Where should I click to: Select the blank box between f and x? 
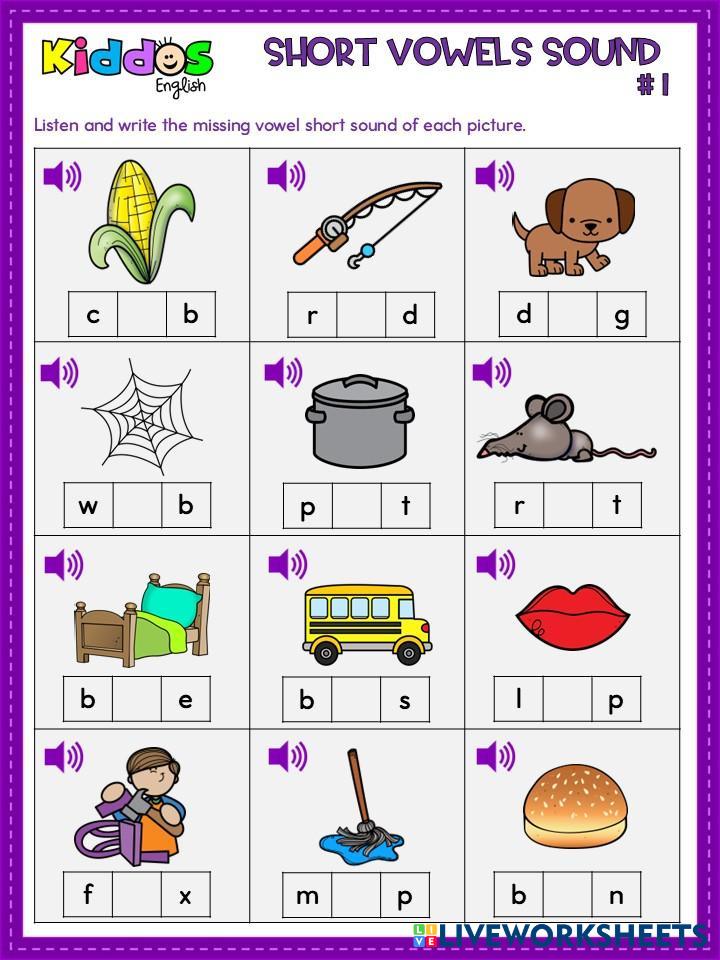[137, 894]
